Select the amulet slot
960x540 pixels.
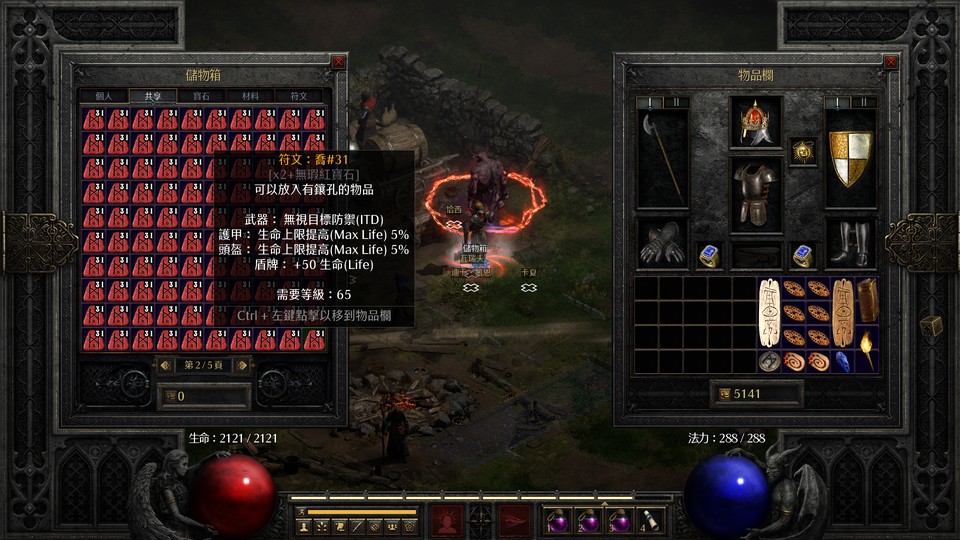click(x=803, y=152)
